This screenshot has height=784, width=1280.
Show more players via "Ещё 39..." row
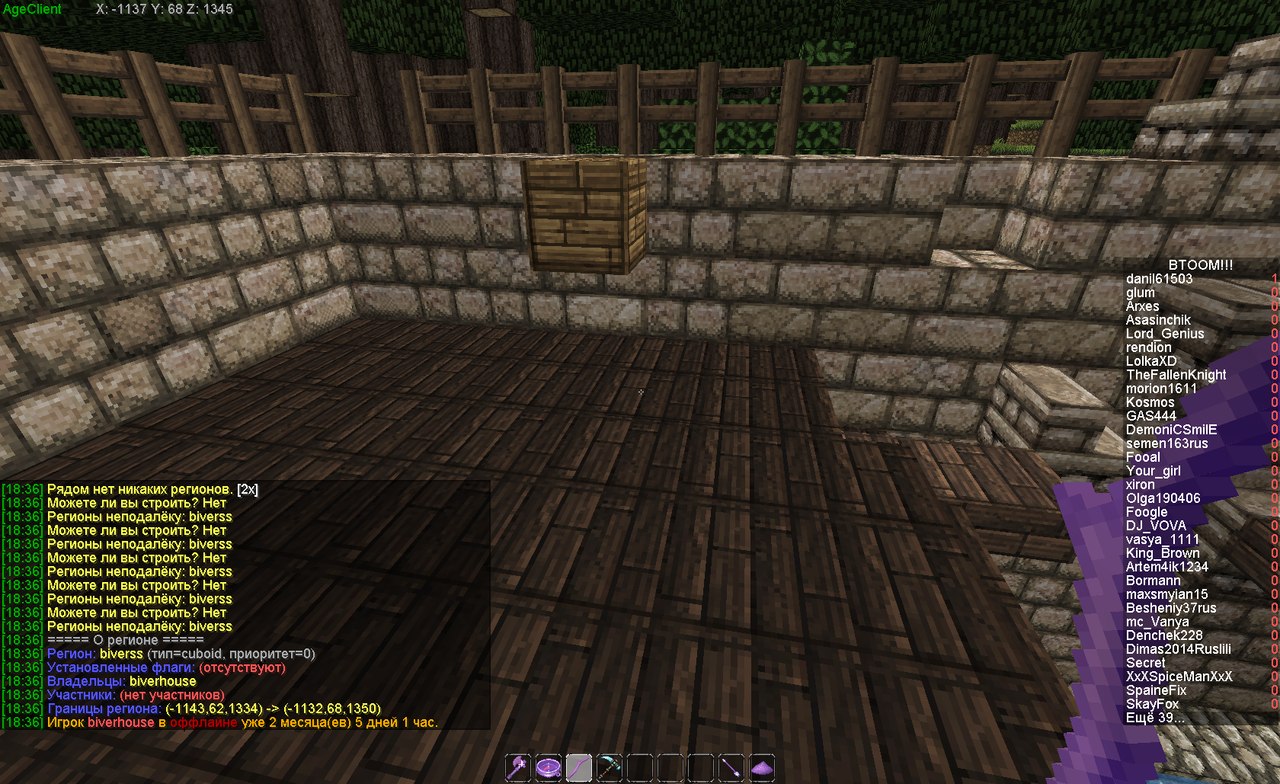(1155, 718)
